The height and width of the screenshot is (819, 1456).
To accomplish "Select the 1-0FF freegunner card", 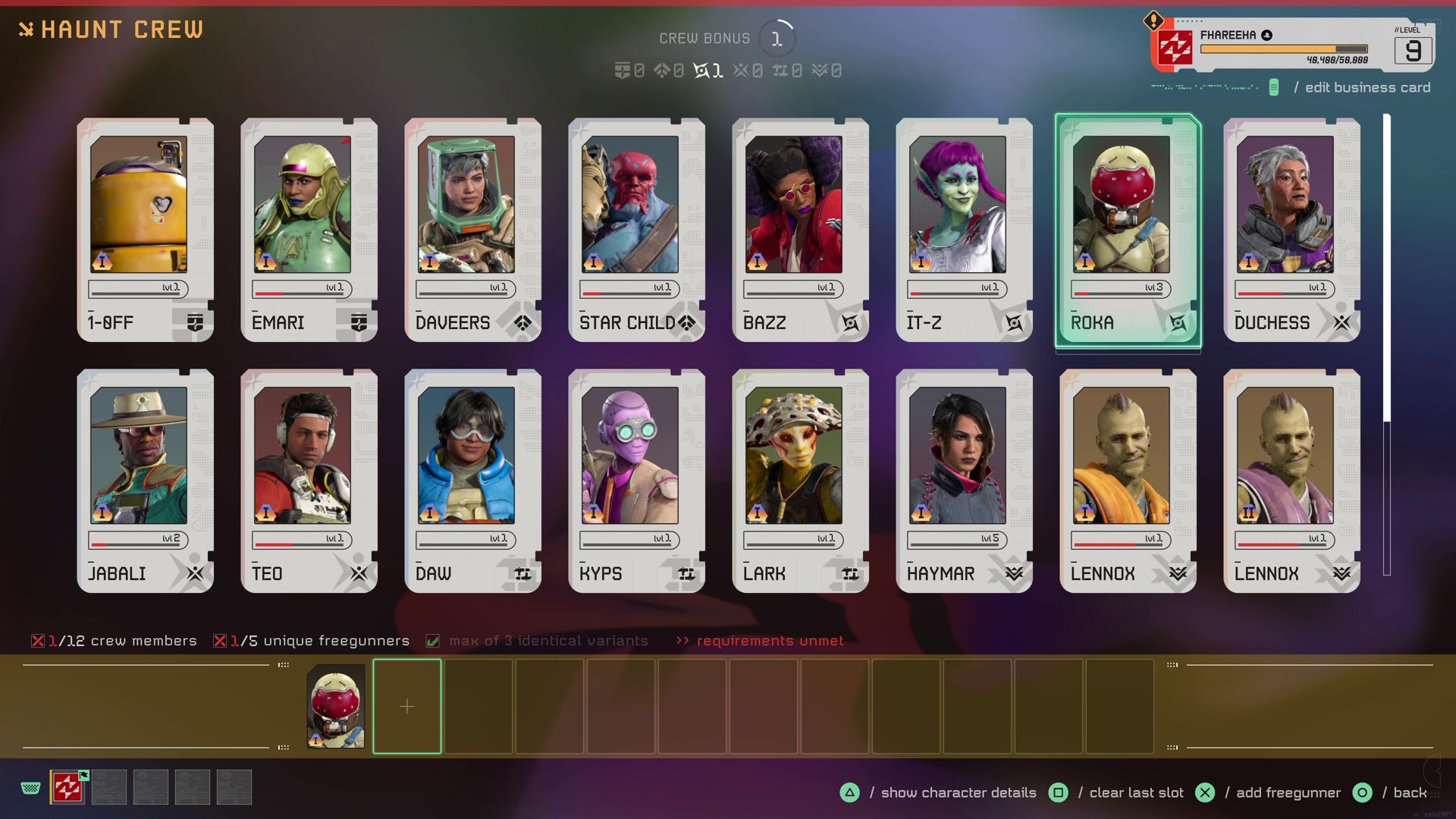I will (145, 230).
